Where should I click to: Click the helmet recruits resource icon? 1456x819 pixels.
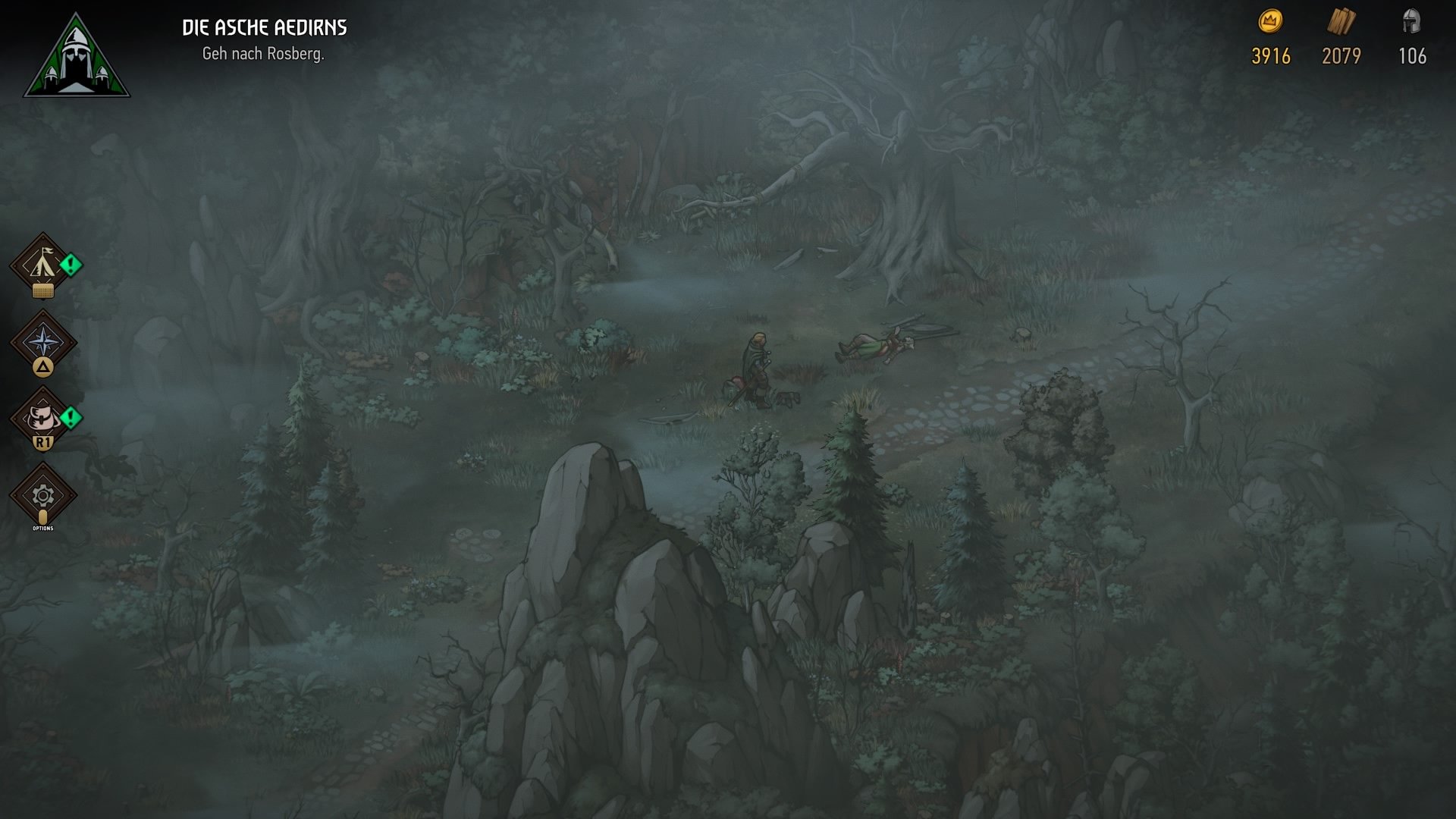pos(1412,21)
